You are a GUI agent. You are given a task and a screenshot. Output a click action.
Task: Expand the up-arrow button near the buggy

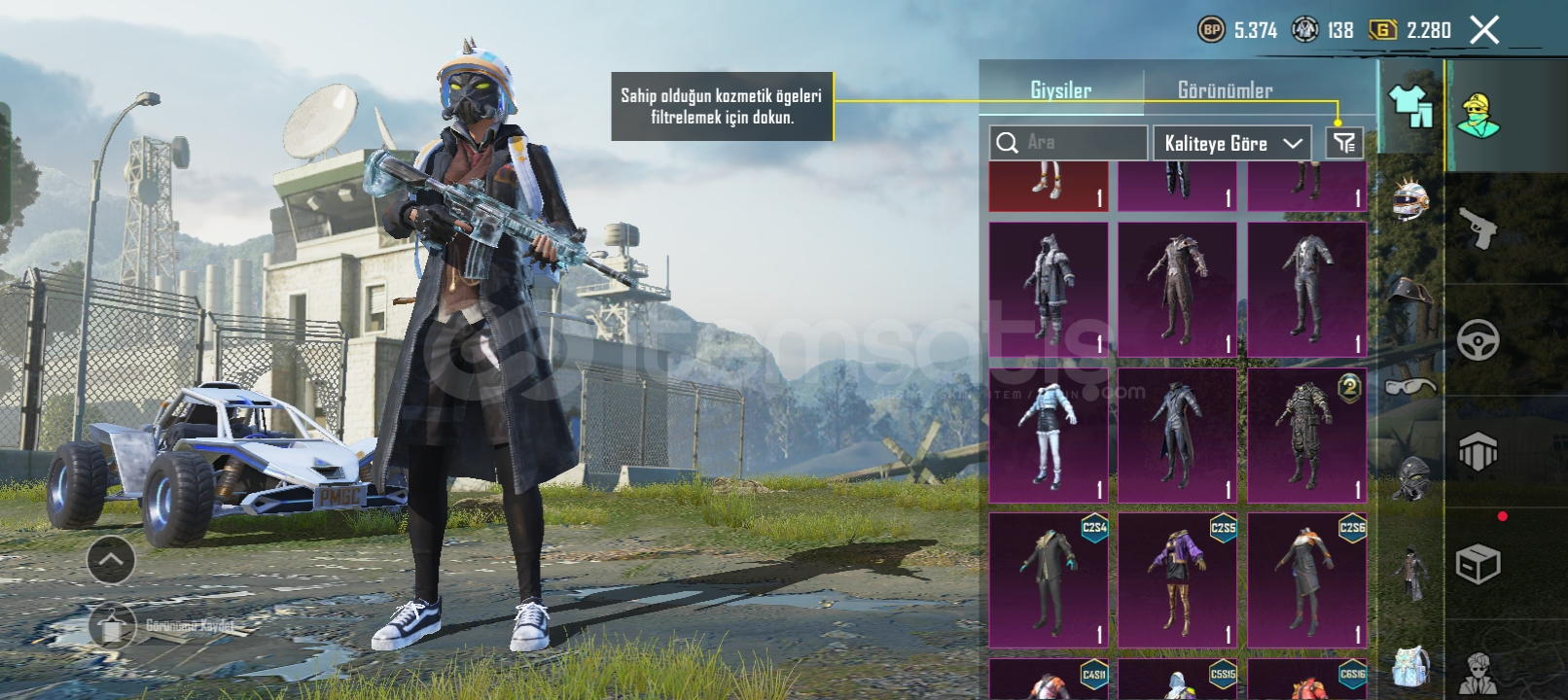click(111, 560)
